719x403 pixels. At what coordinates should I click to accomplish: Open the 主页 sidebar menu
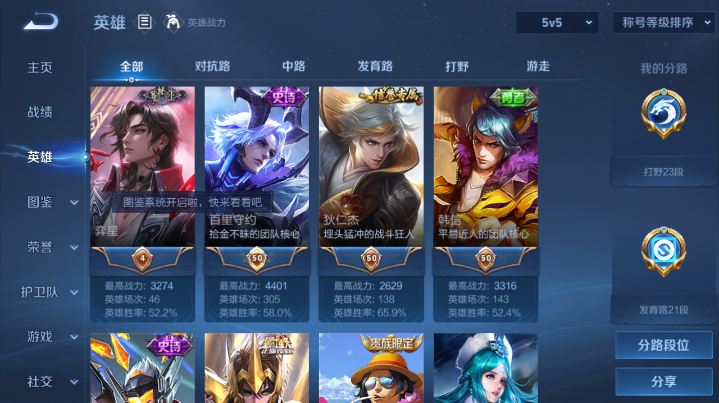tap(40, 67)
